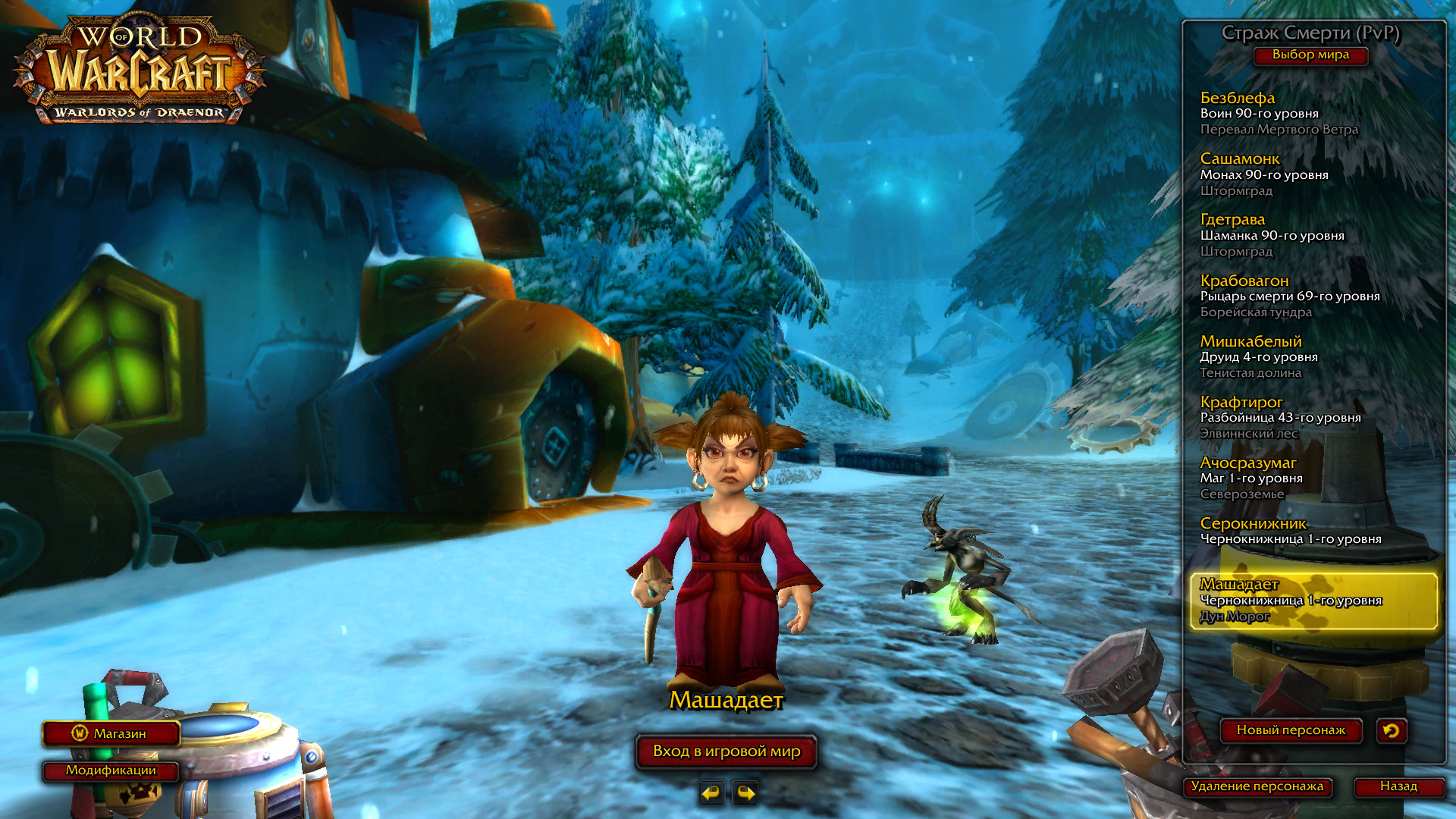Open Удаление персонажа to delete character

[x=1257, y=786]
